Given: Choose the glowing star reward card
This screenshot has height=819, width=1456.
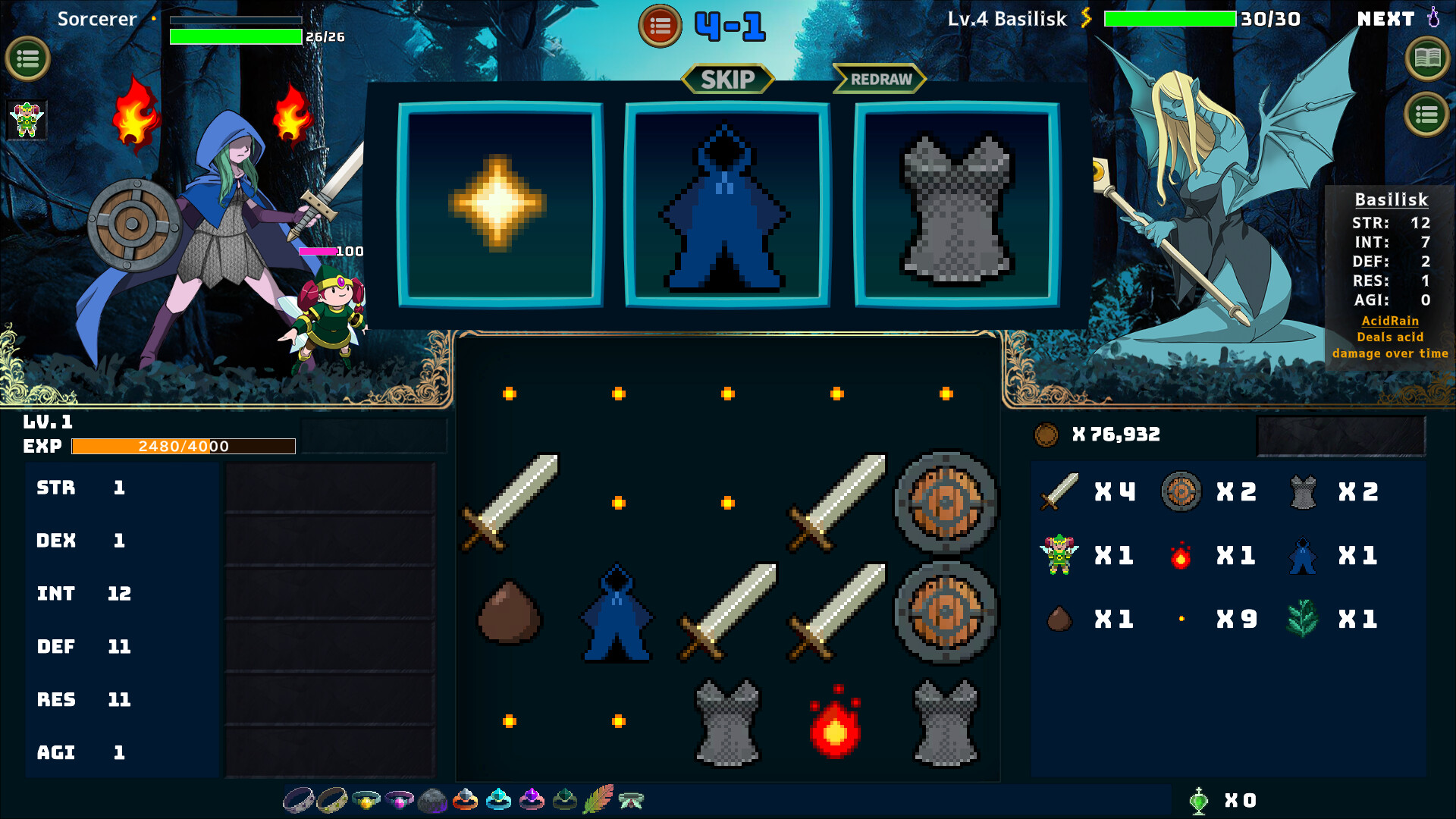Looking at the screenshot, I should pos(500,205).
